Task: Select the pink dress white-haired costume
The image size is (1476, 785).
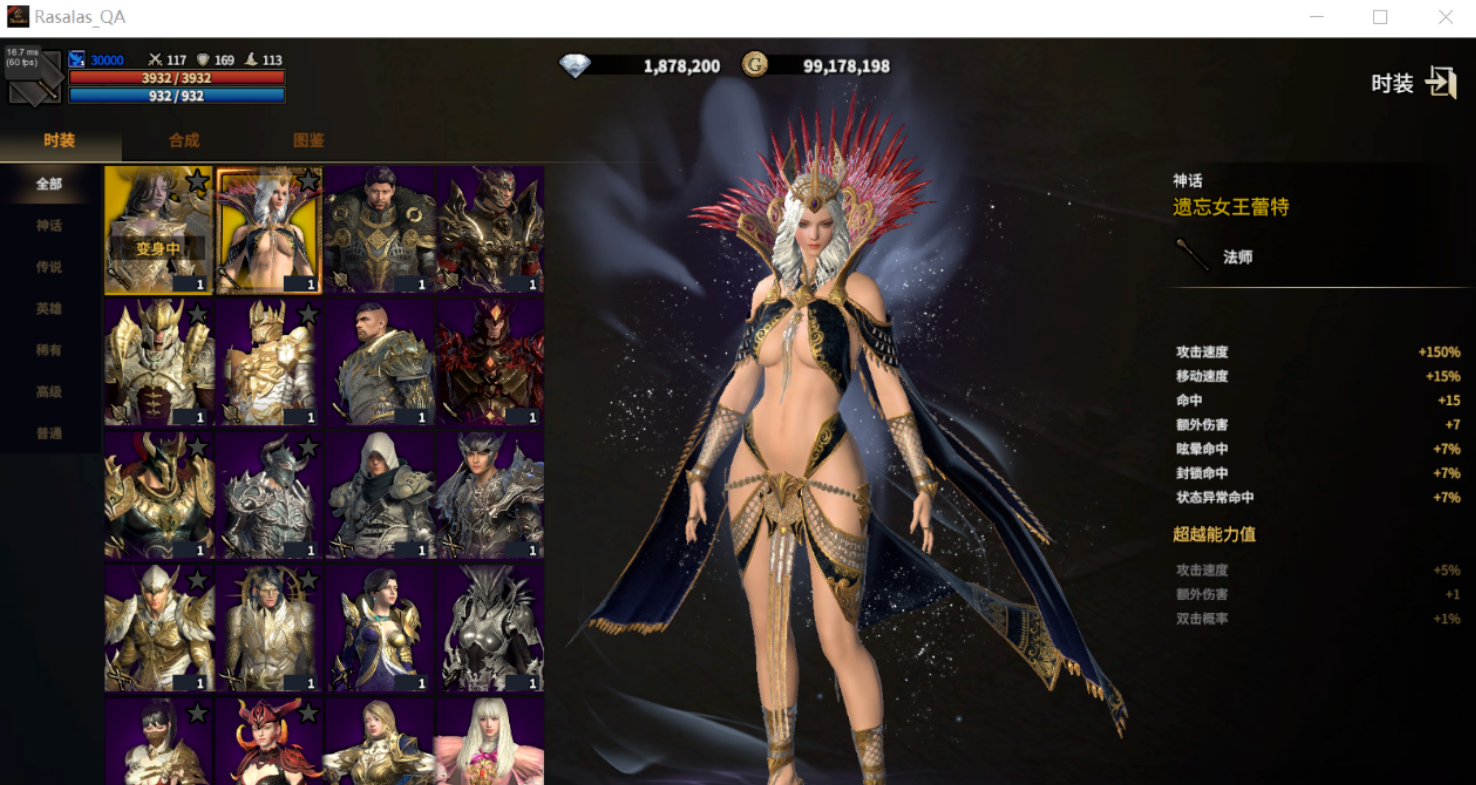Action: coord(490,740)
